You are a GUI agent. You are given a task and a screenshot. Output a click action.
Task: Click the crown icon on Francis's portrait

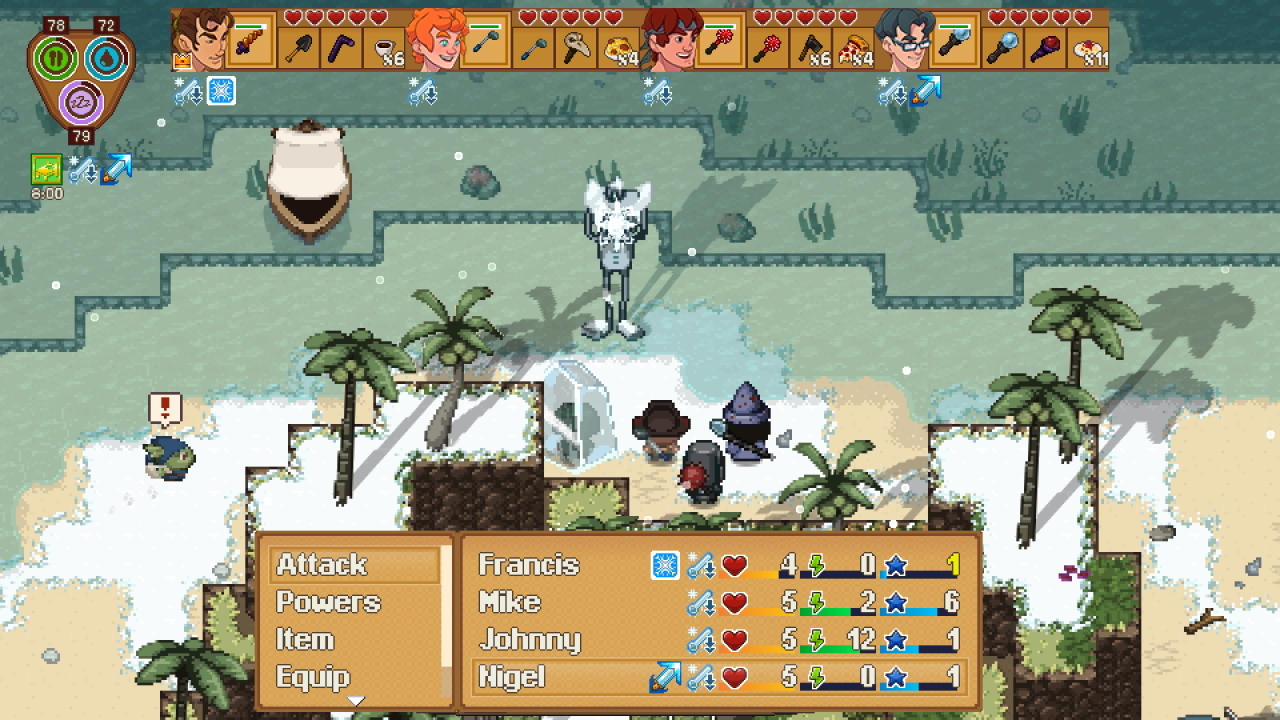click(x=183, y=60)
